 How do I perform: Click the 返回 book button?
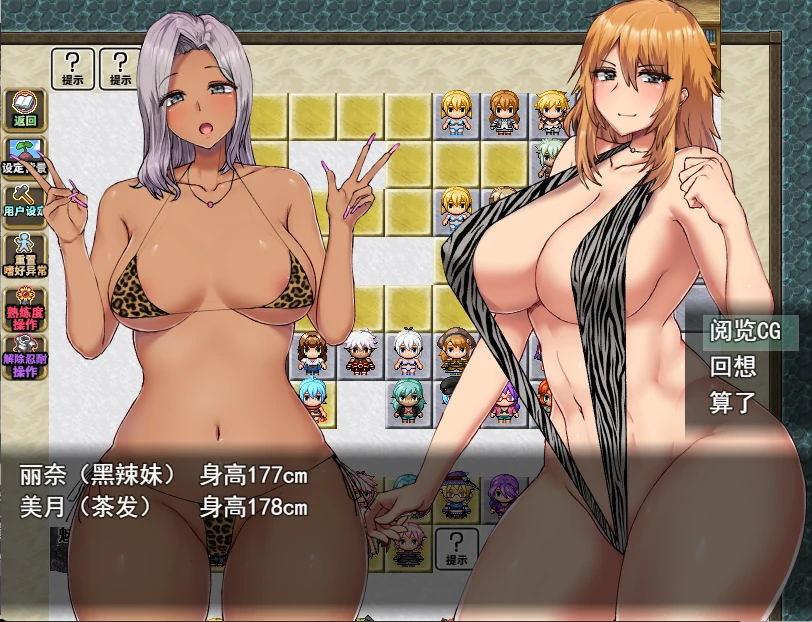coord(24,109)
